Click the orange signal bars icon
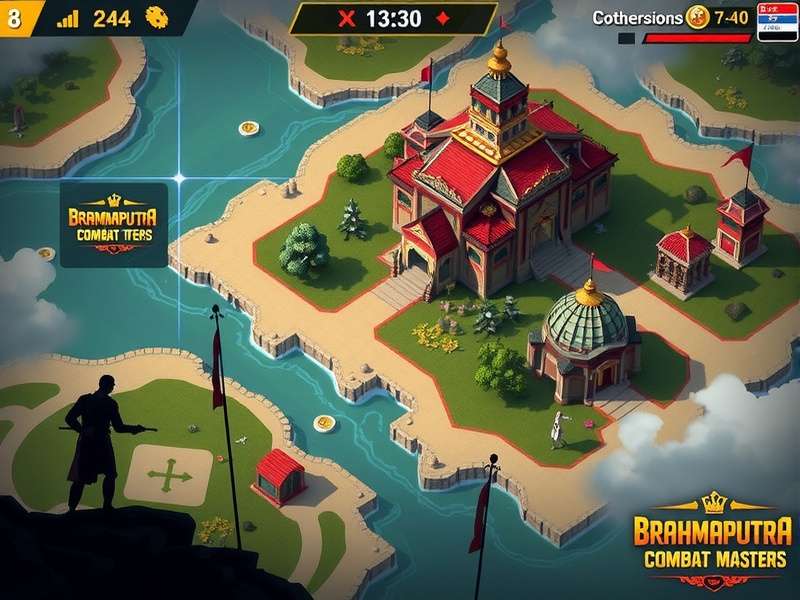Screen dimensions: 800x600 pyautogui.click(x=68, y=18)
